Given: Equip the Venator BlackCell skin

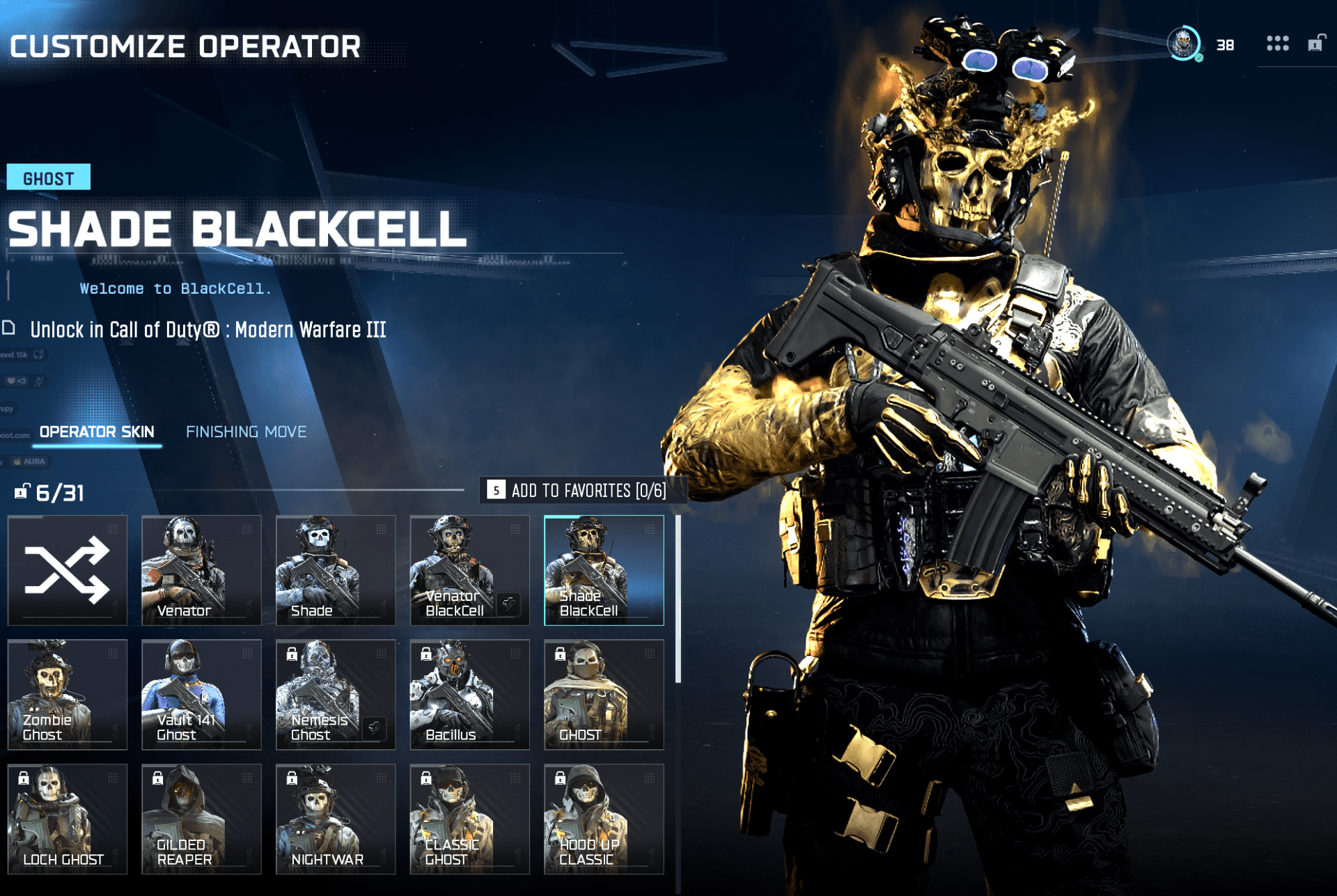Looking at the screenshot, I should (x=469, y=570).
